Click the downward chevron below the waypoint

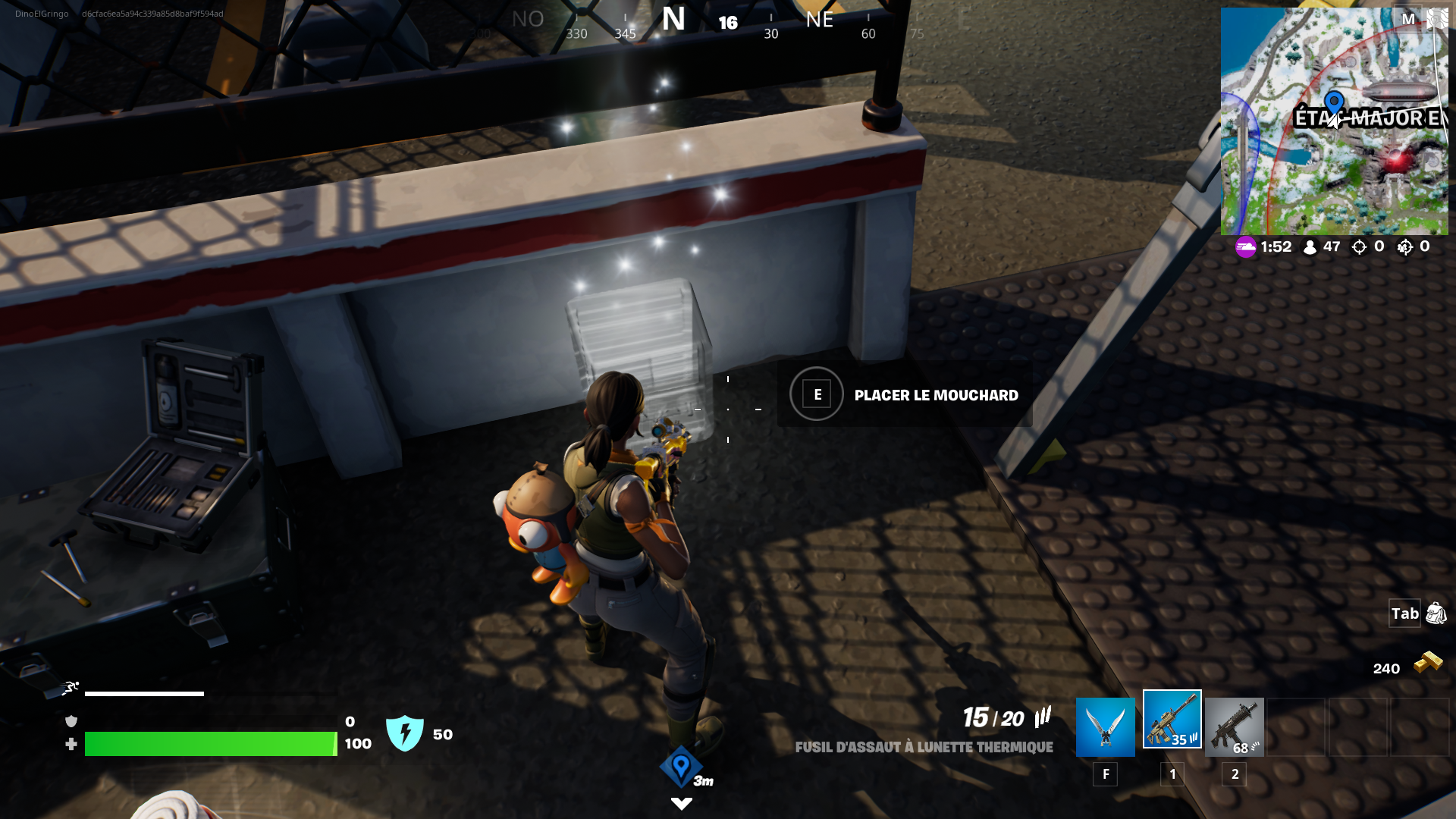click(680, 805)
